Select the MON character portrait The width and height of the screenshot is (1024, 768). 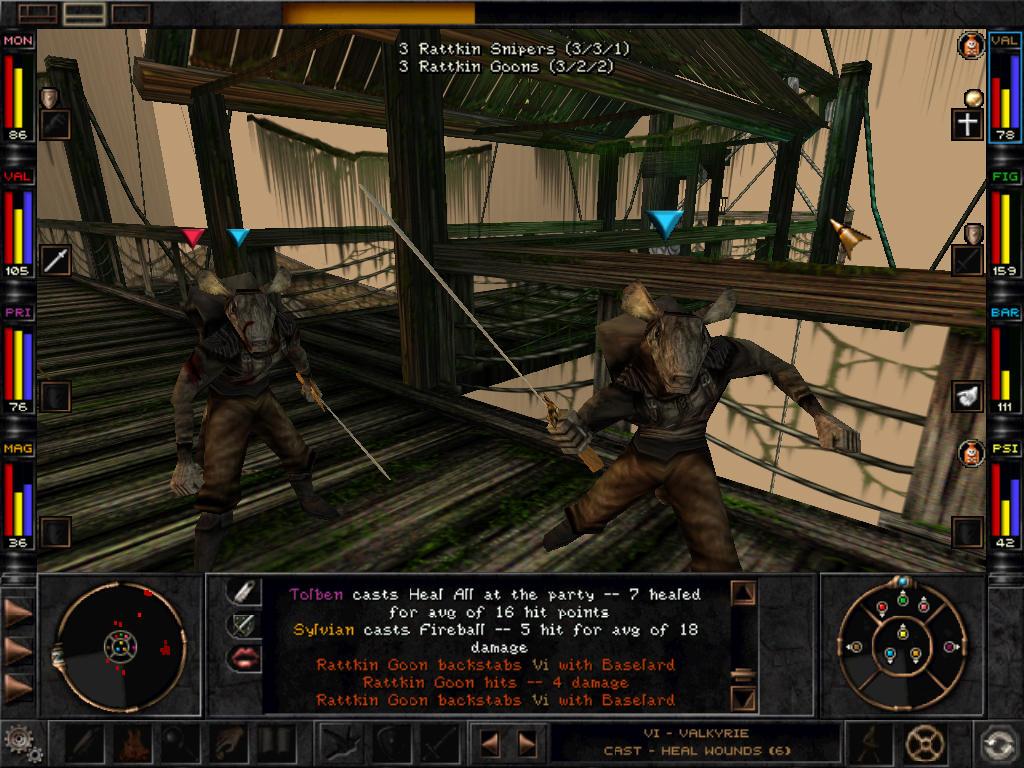pos(19,88)
